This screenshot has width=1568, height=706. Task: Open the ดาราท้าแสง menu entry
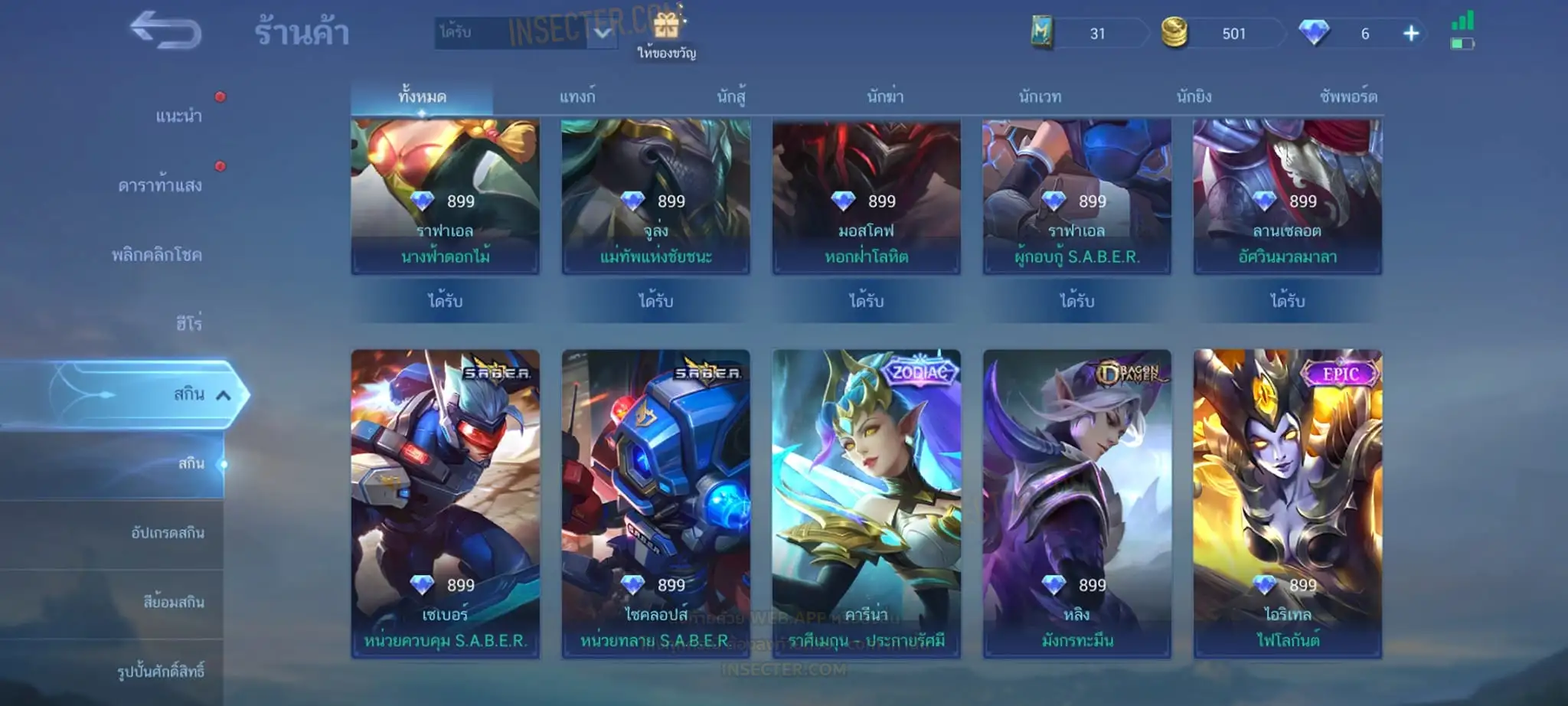tap(160, 185)
